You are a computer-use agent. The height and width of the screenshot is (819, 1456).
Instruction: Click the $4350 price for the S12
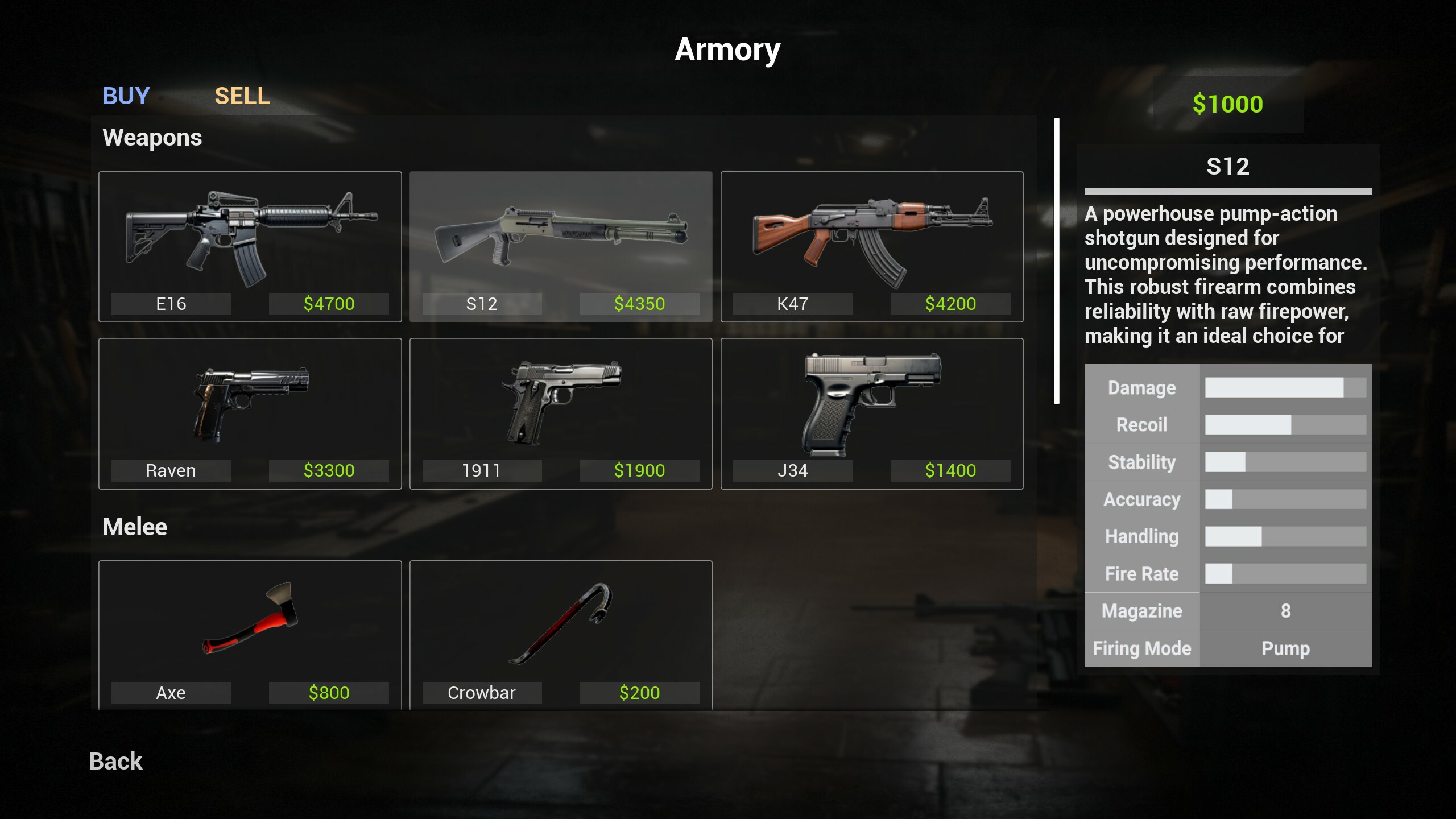639,304
